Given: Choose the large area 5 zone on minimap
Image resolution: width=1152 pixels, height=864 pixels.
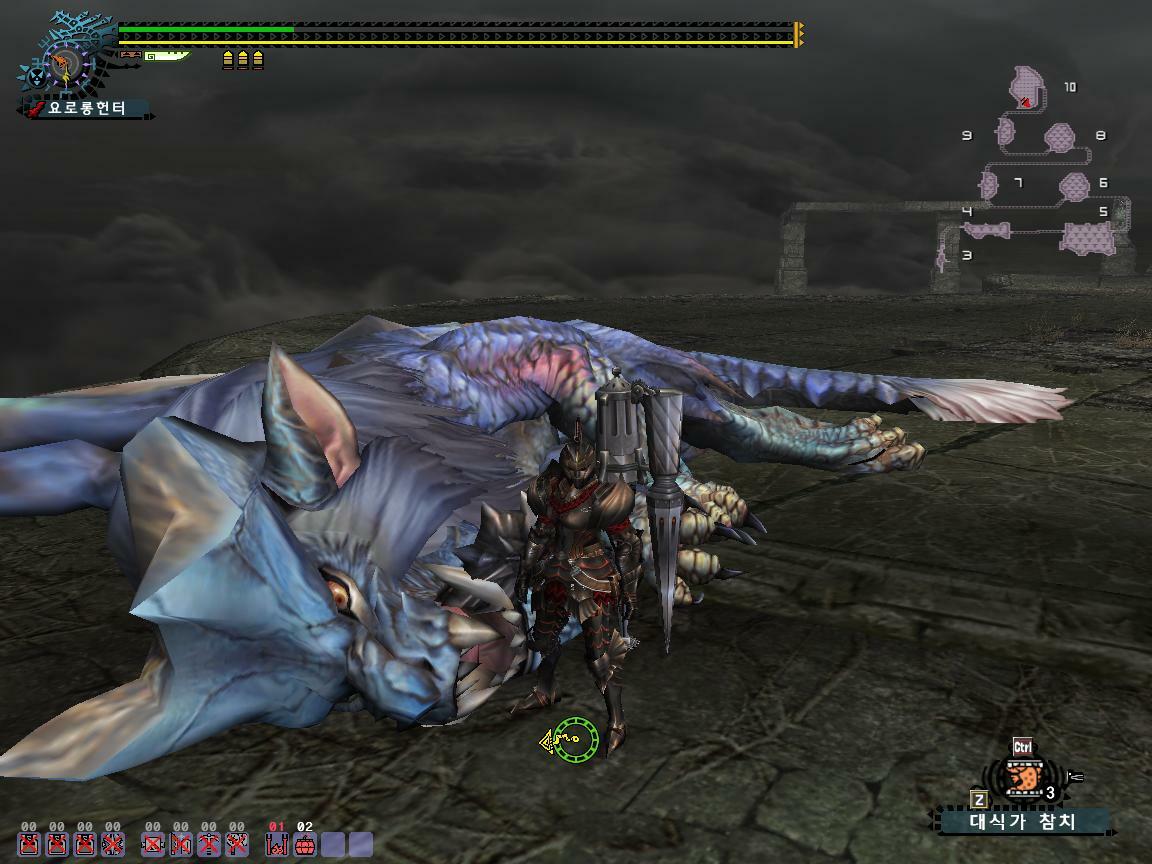Looking at the screenshot, I should pos(1087,238).
